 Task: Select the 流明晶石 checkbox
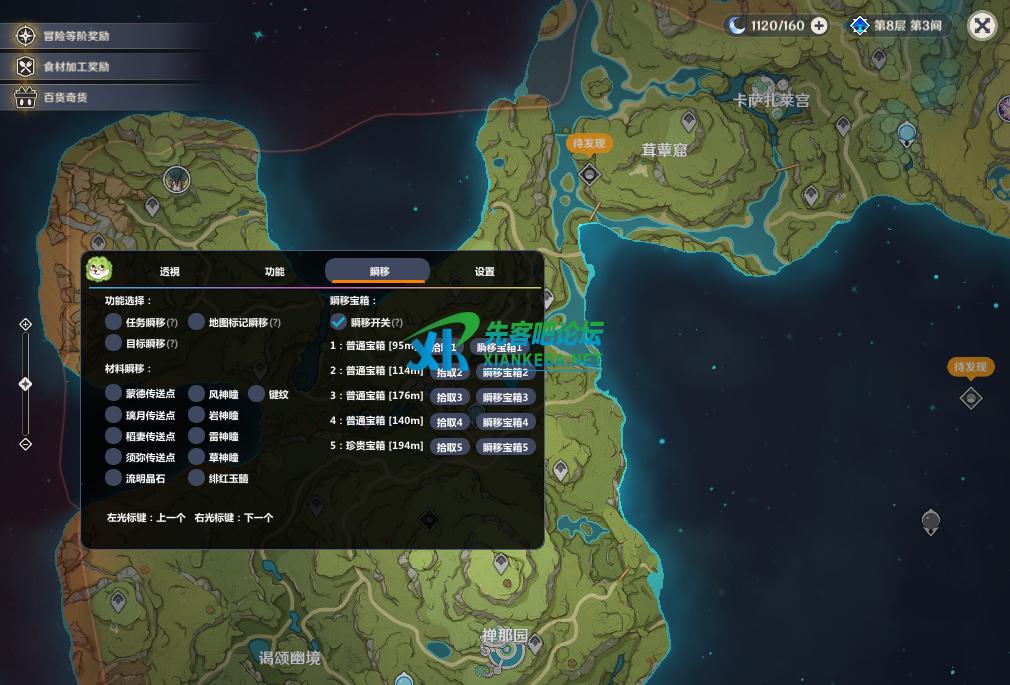(x=114, y=478)
